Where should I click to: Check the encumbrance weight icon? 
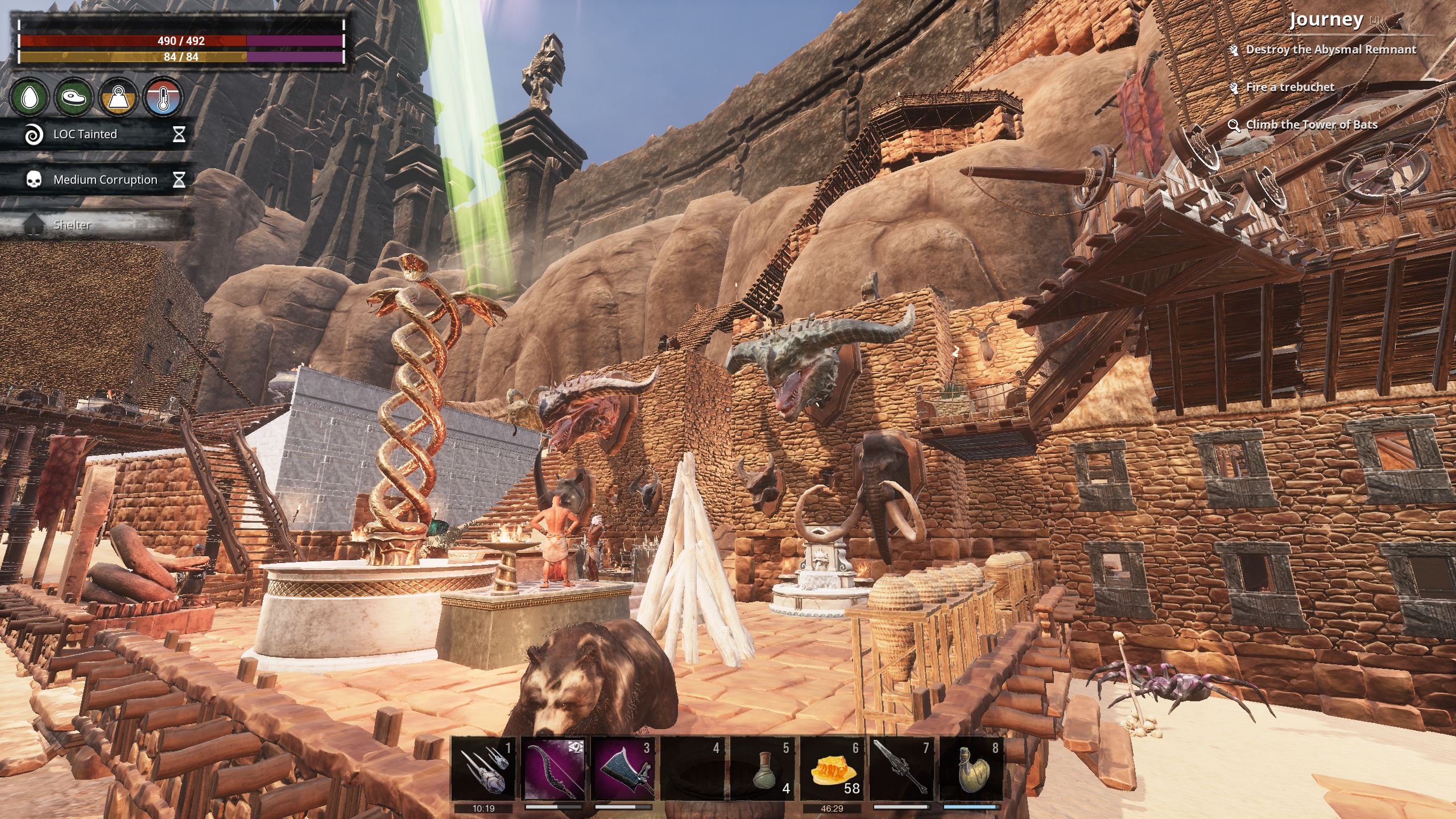coord(118,97)
